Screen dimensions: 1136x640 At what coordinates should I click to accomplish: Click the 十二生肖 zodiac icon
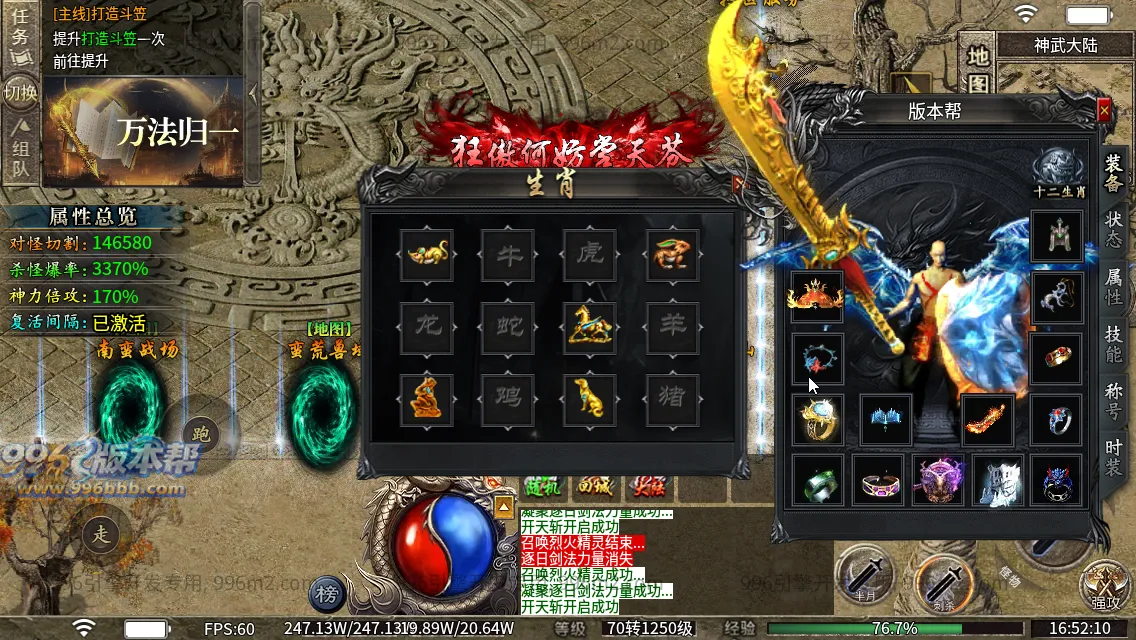[x=1059, y=170]
